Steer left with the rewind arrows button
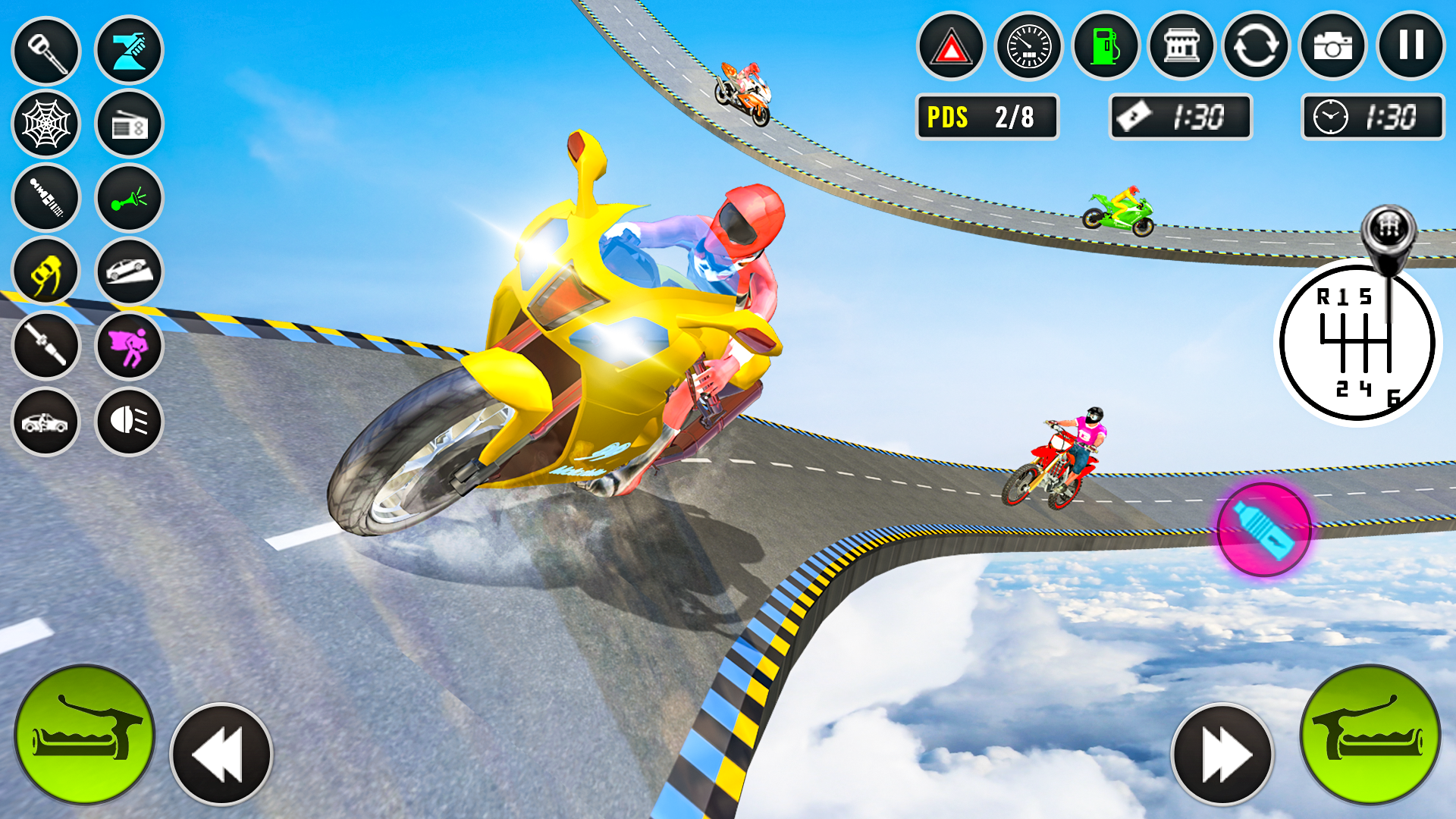The image size is (1456, 819). (x=221, y=754)
